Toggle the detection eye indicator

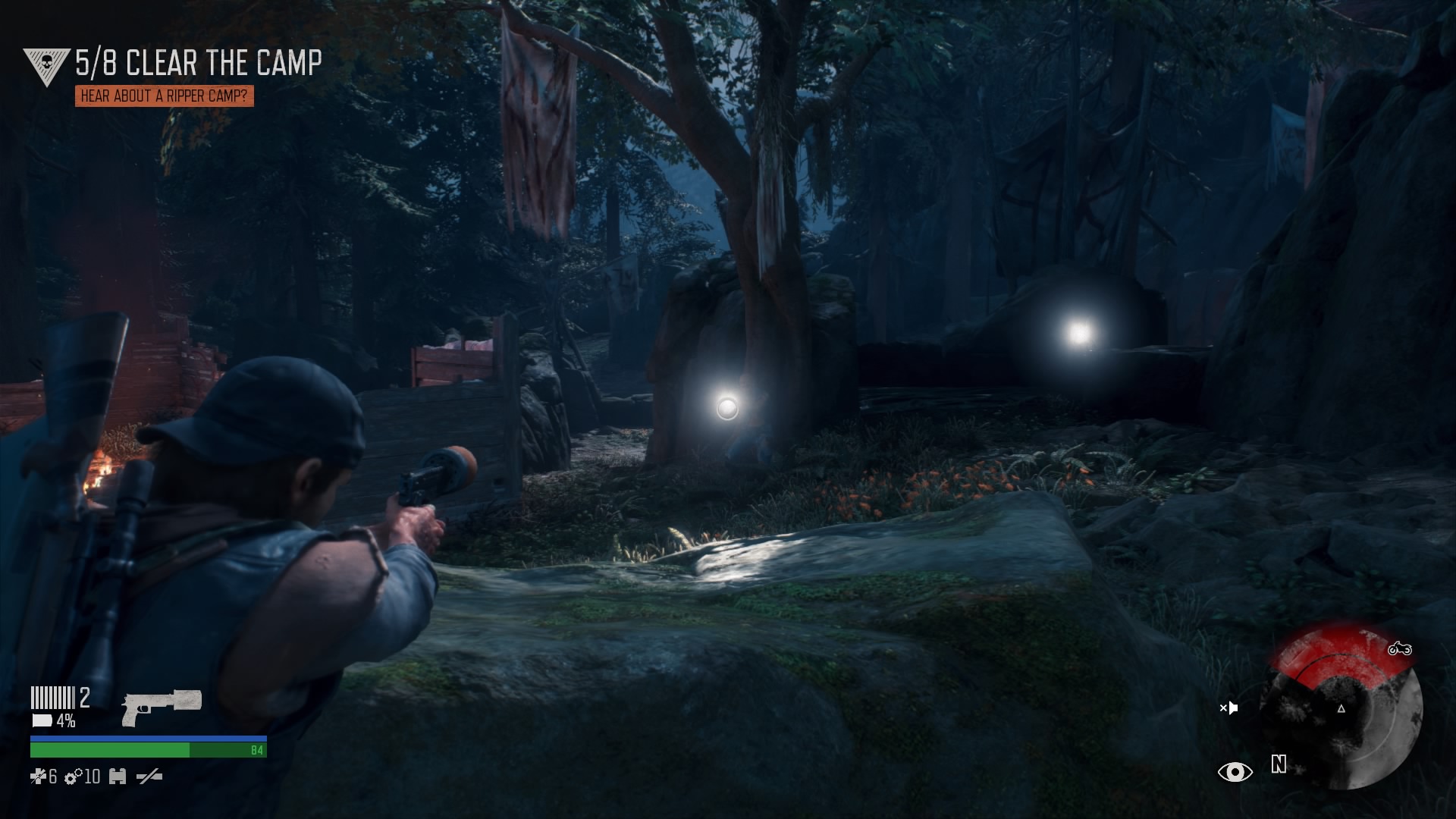click(x=1236, y=771)
